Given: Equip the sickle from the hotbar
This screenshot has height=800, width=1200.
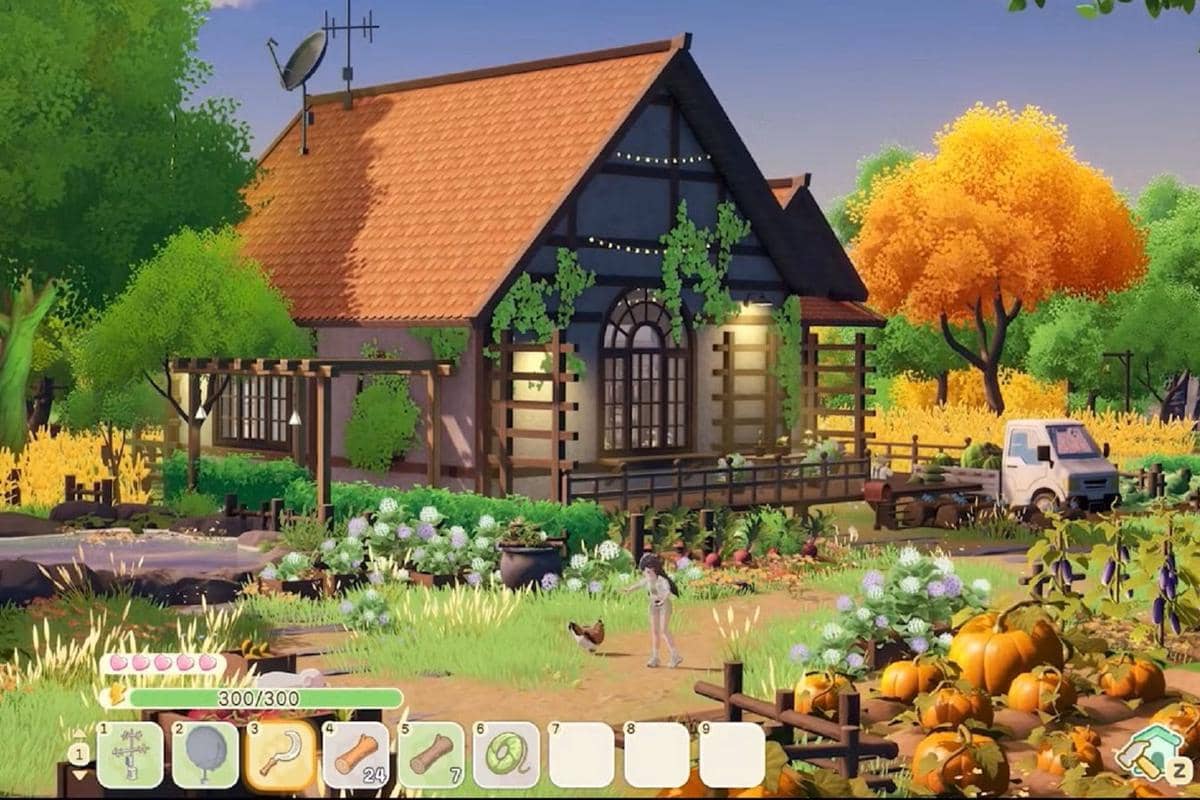Looking at the screenshot, I should [280, 755].
